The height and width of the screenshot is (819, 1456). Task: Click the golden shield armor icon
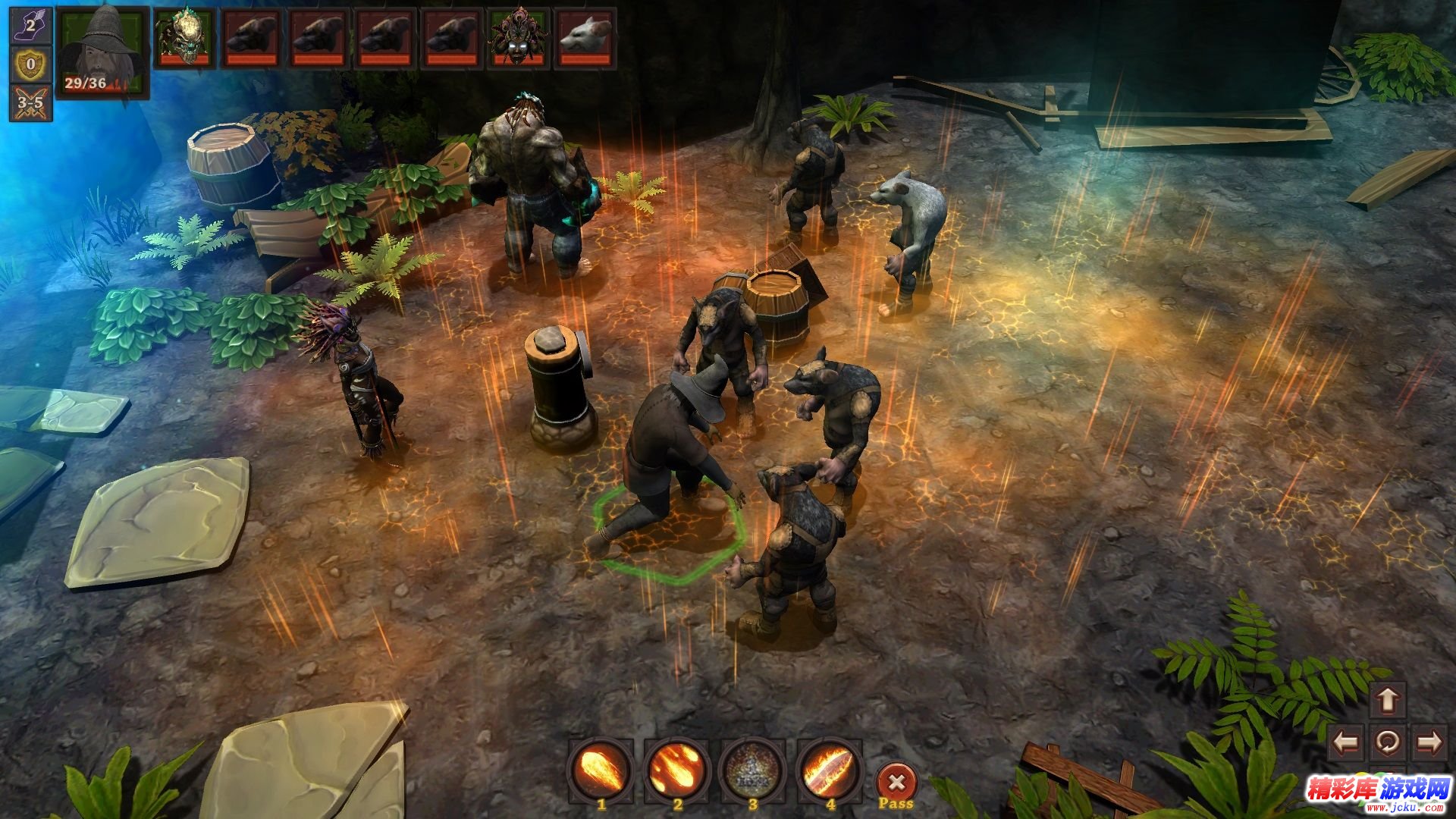(30, 64)
